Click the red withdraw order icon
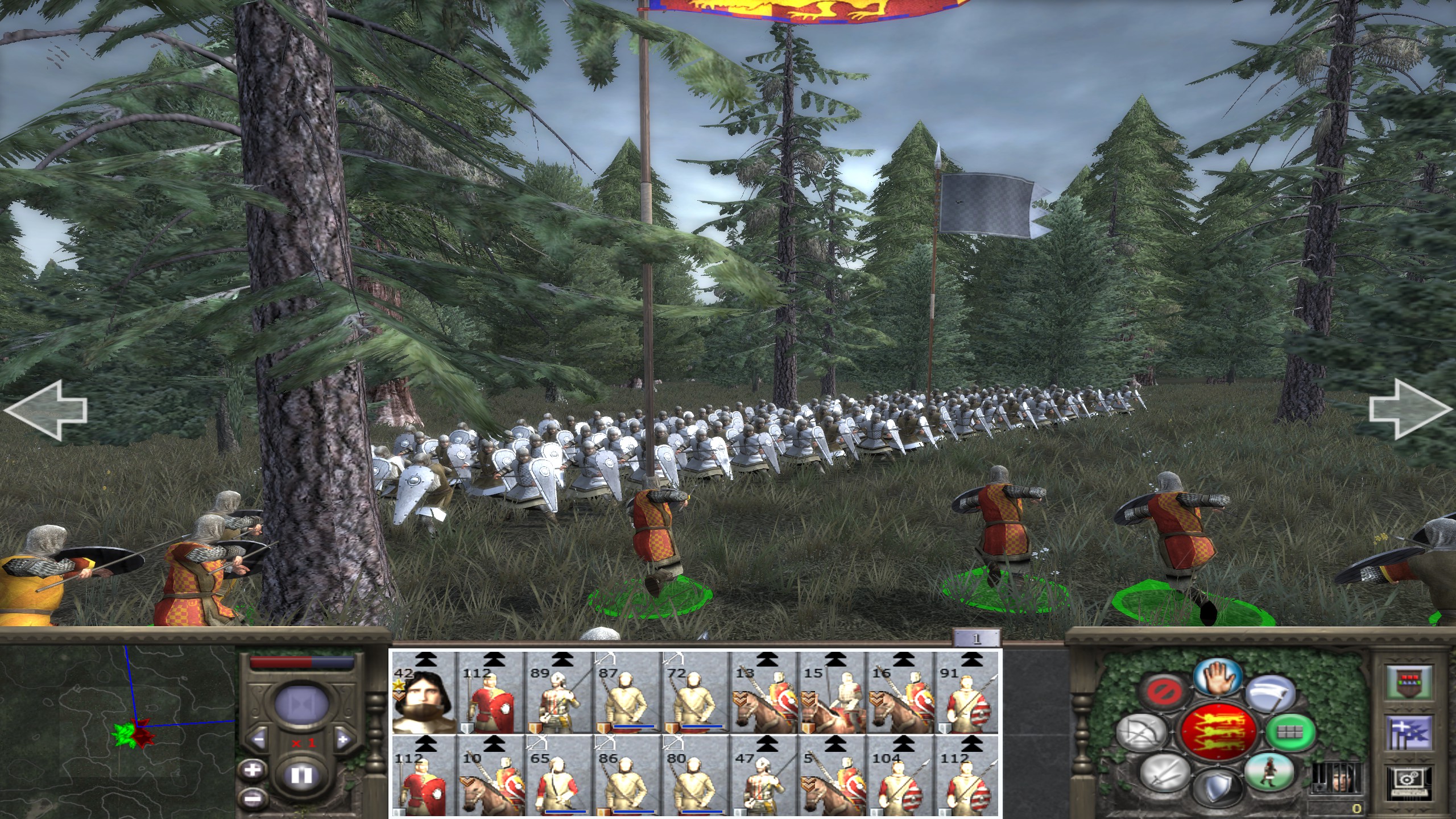The height and width of the screenshot is (819, 1456). pos(1164,692)
